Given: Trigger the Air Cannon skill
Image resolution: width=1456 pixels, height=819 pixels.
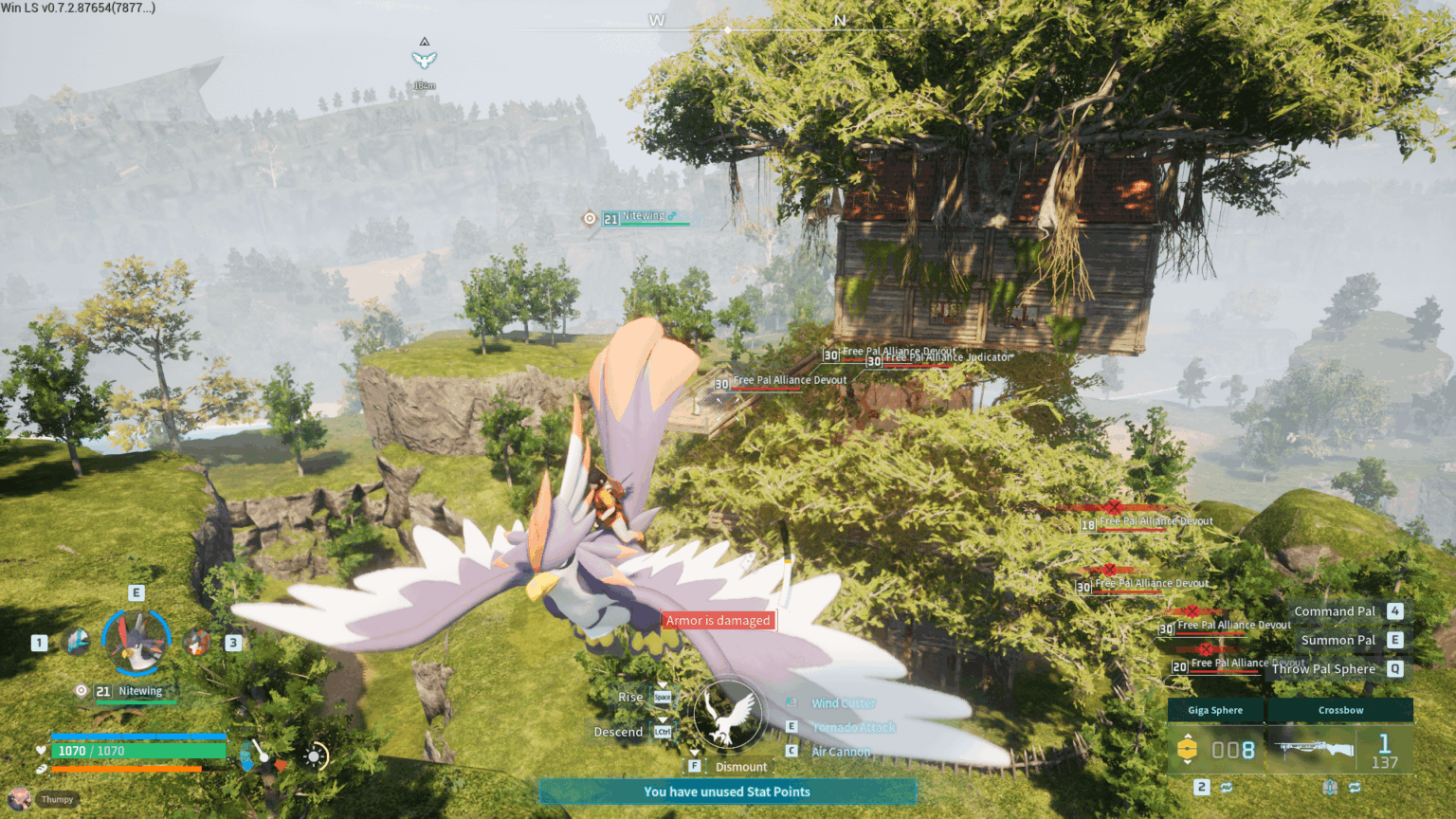Looking at the screenshot, I should point(841,752).
